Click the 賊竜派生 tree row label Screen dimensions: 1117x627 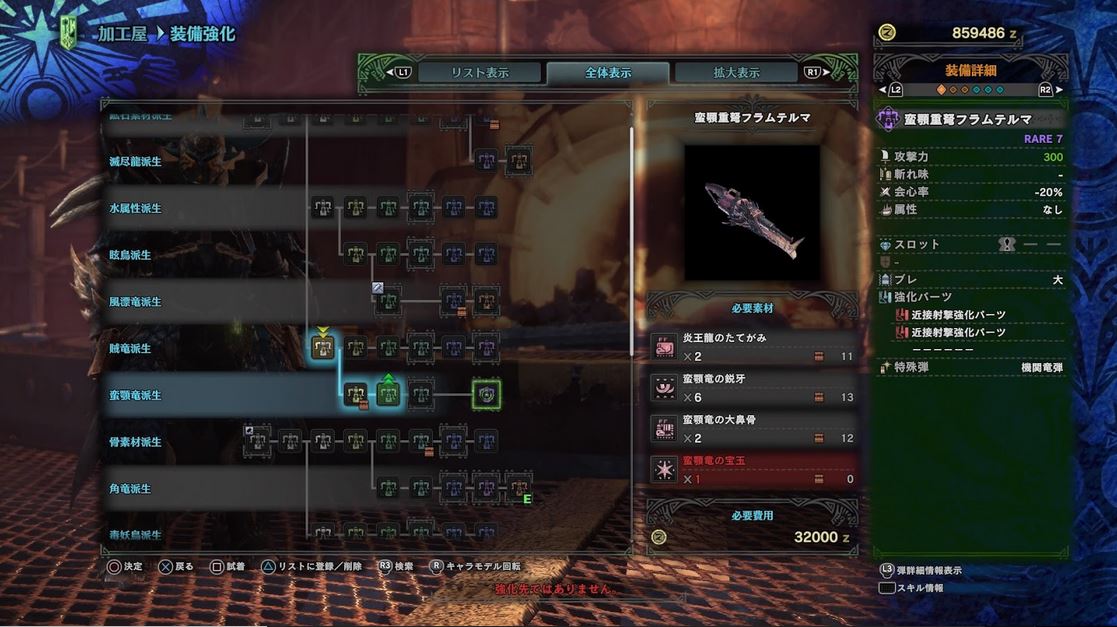click(130, 349)
